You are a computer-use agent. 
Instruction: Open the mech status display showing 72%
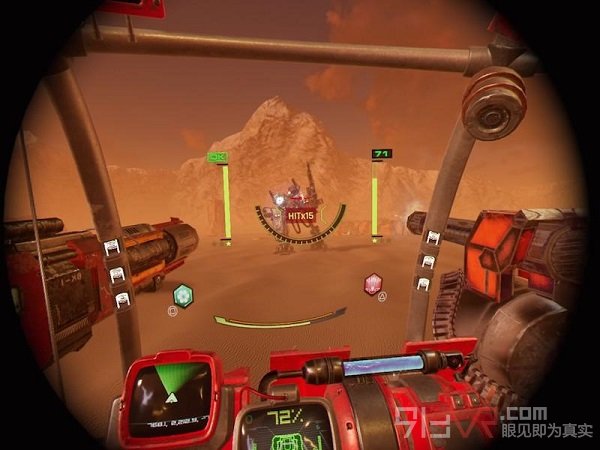point(286,427)
